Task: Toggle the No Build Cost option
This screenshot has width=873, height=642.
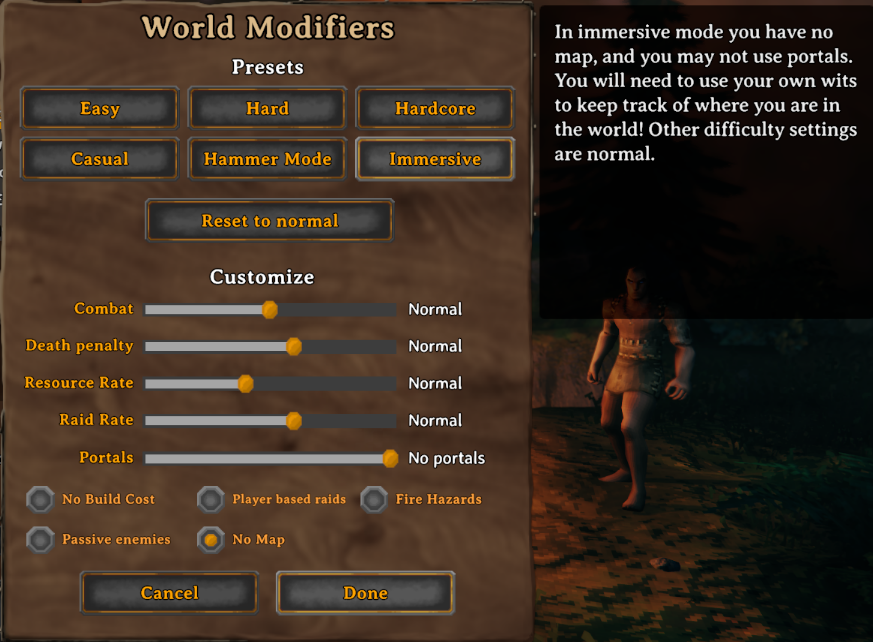Action: [x=40, y=499]
